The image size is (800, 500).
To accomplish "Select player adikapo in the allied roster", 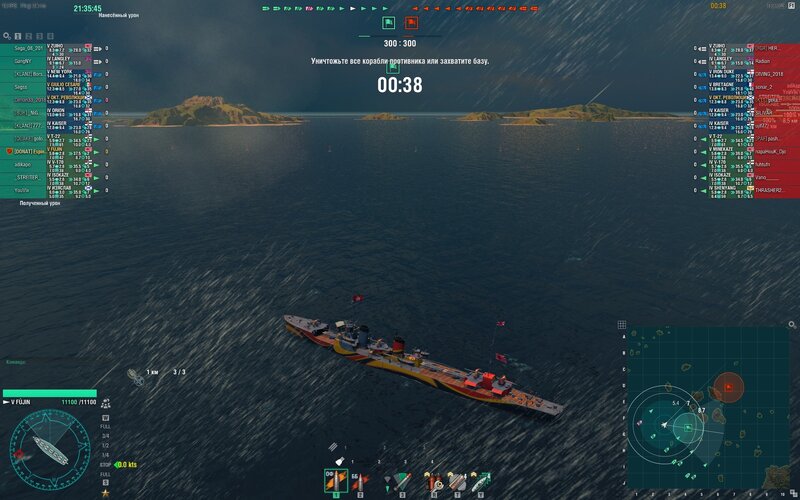I will 26,164.
